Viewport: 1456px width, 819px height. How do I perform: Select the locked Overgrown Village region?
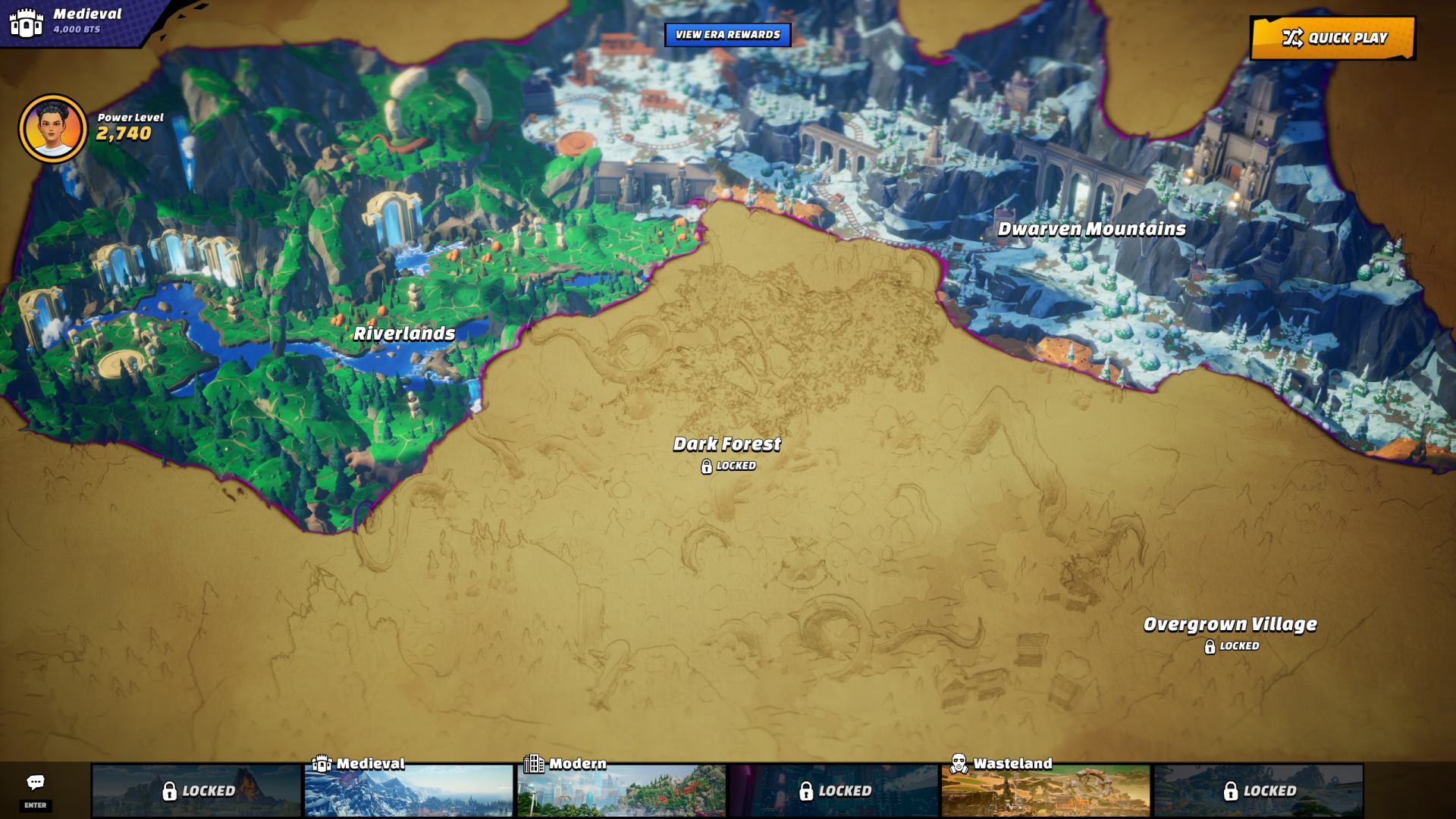click(1229, 626)
